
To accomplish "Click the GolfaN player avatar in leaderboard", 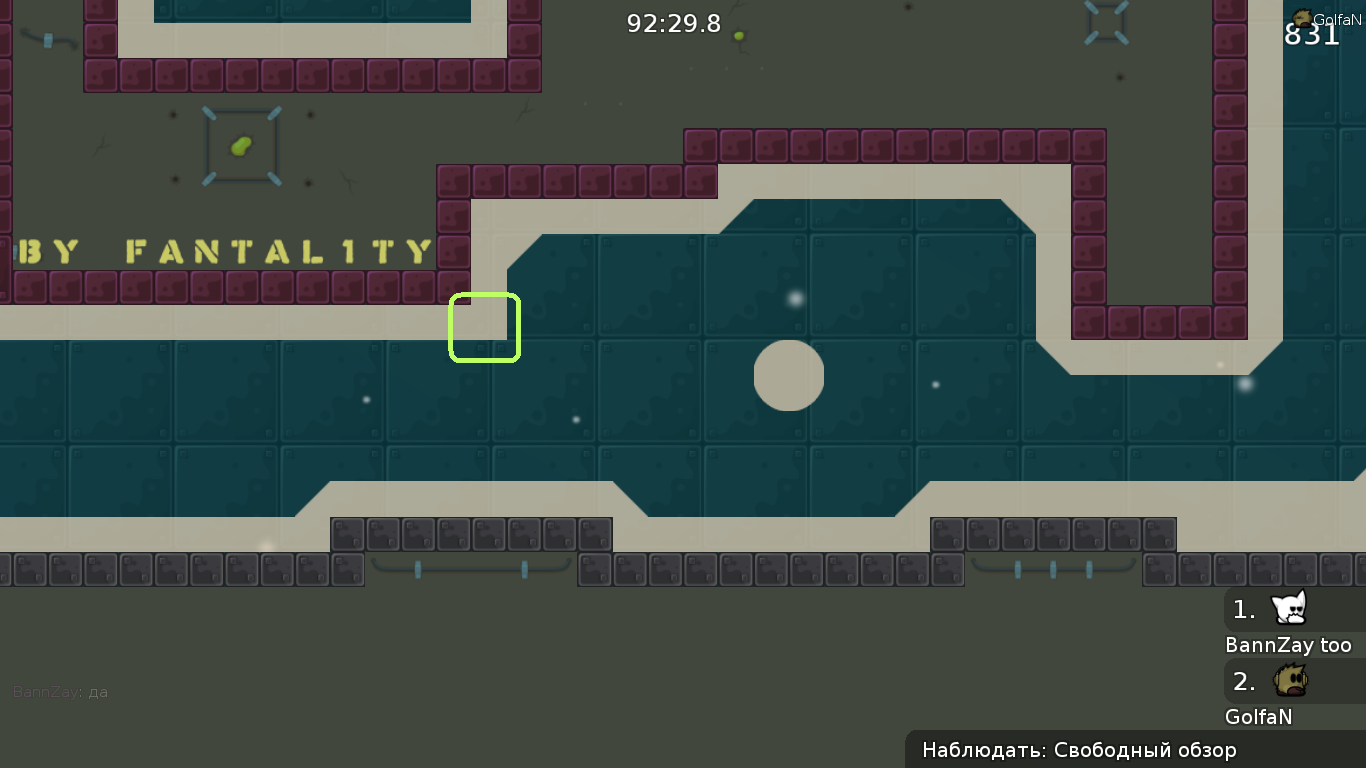I will coord(1290,680).
